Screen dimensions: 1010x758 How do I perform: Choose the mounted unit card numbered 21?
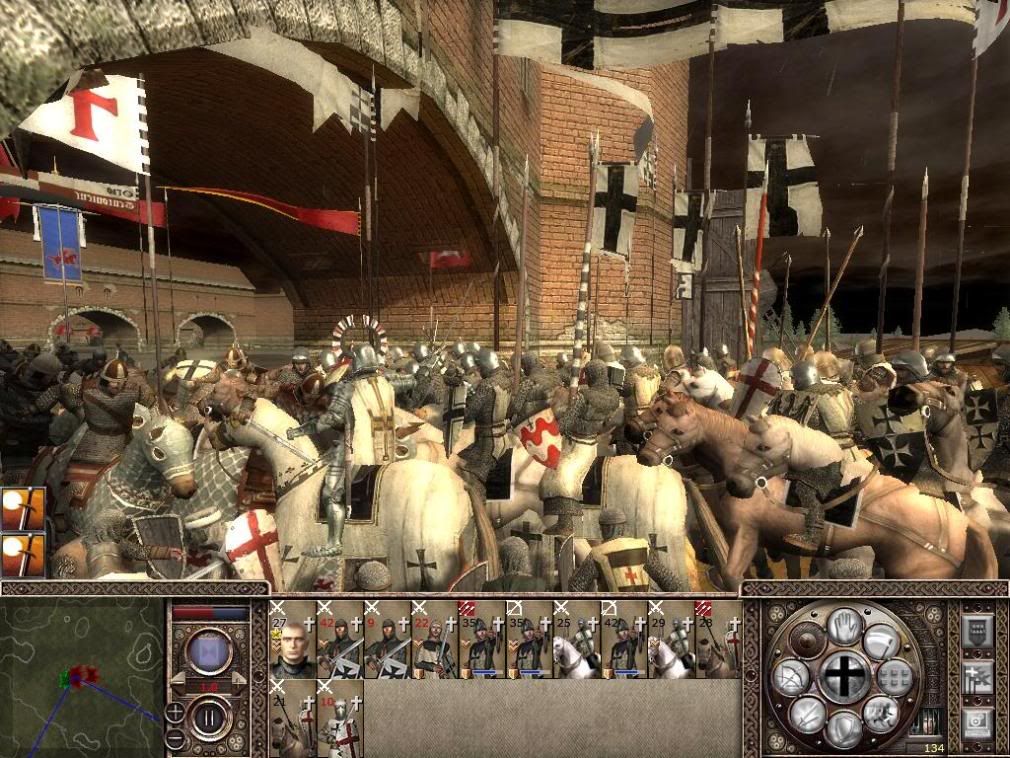[x=292, y=718]
